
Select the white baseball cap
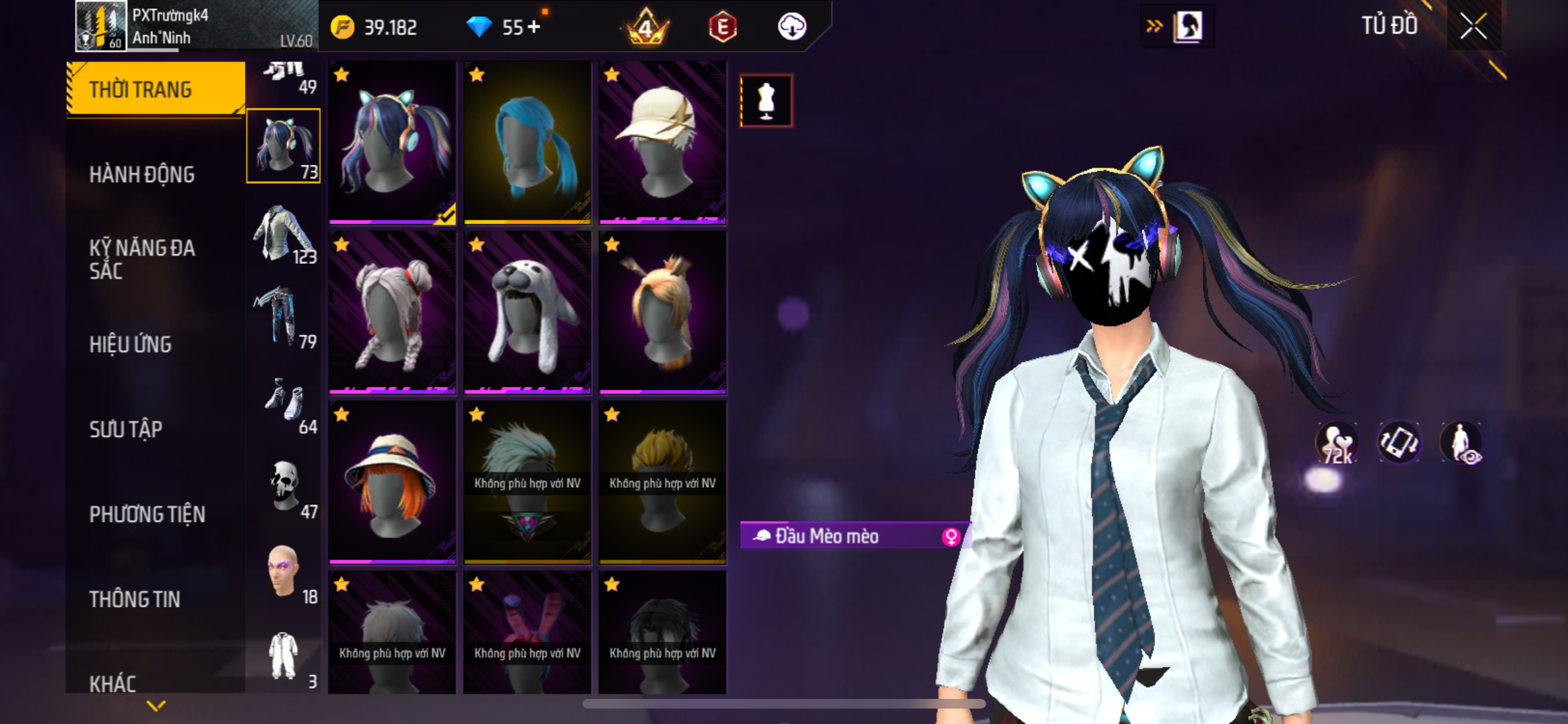point(662,143)
